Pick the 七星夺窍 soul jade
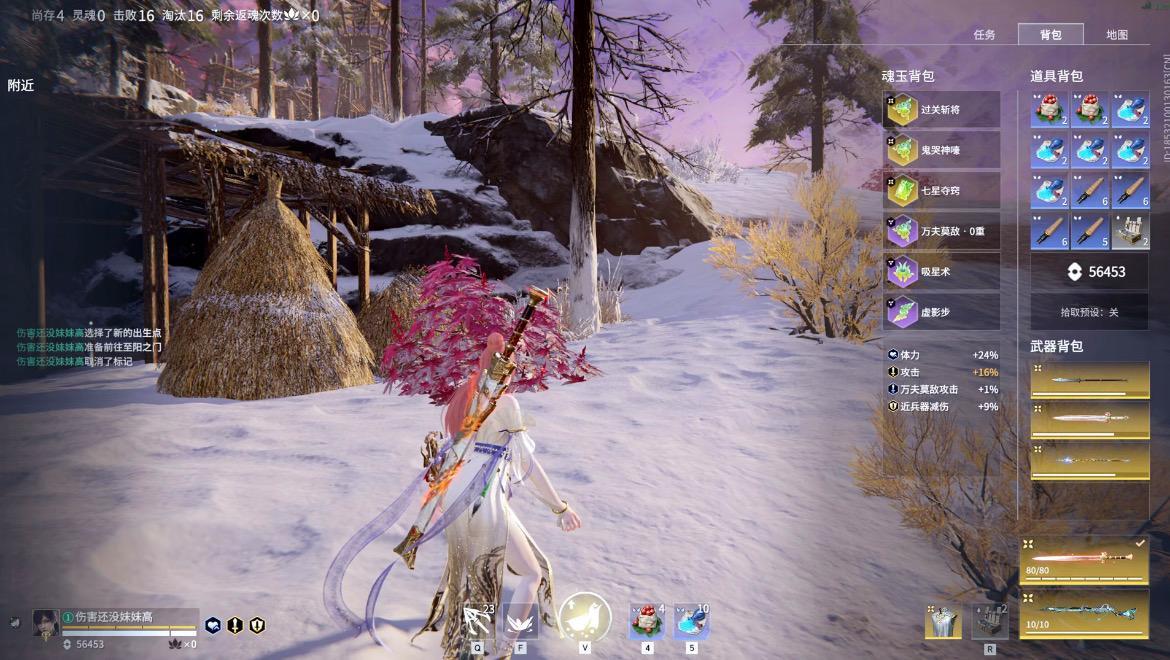The image size is (1170, 660). tap(941, 190)
